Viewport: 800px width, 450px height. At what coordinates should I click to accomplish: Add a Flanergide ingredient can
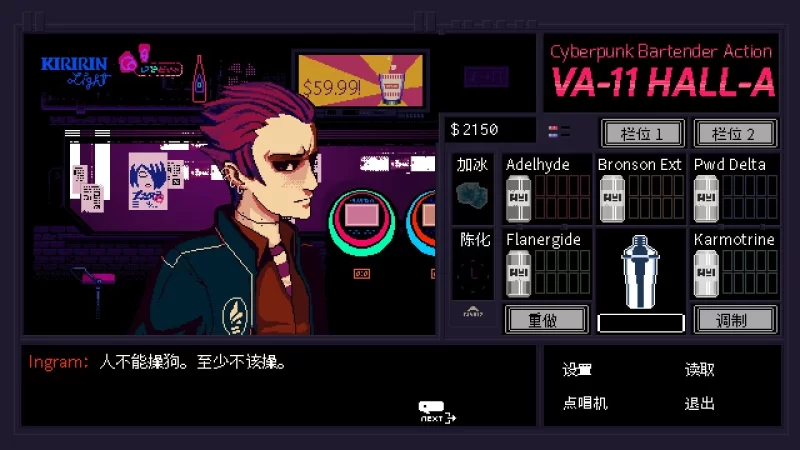click(518, 274)
